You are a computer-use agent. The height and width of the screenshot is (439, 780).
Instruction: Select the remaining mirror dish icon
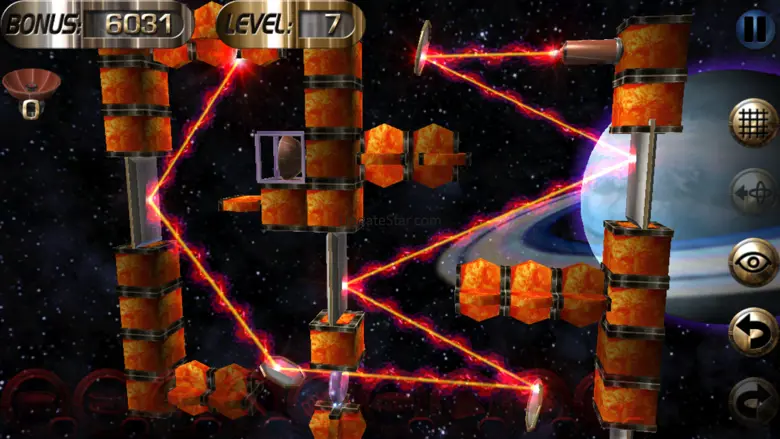click(x=31, y=85)
